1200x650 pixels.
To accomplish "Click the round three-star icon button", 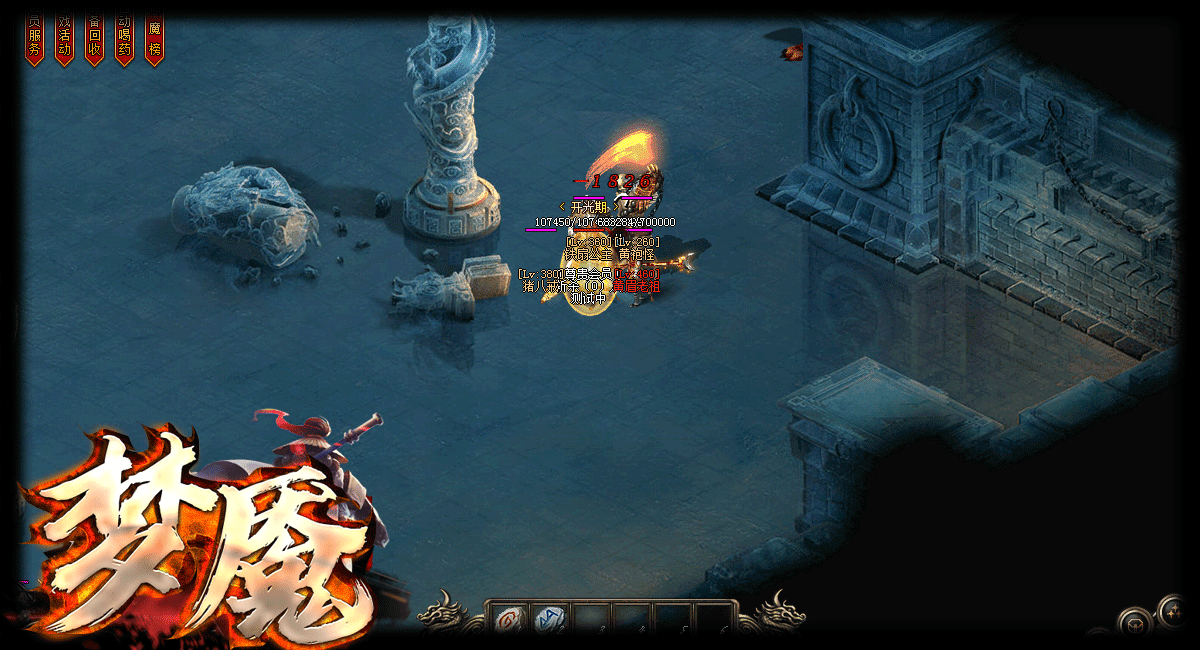I will point(1172,609).
